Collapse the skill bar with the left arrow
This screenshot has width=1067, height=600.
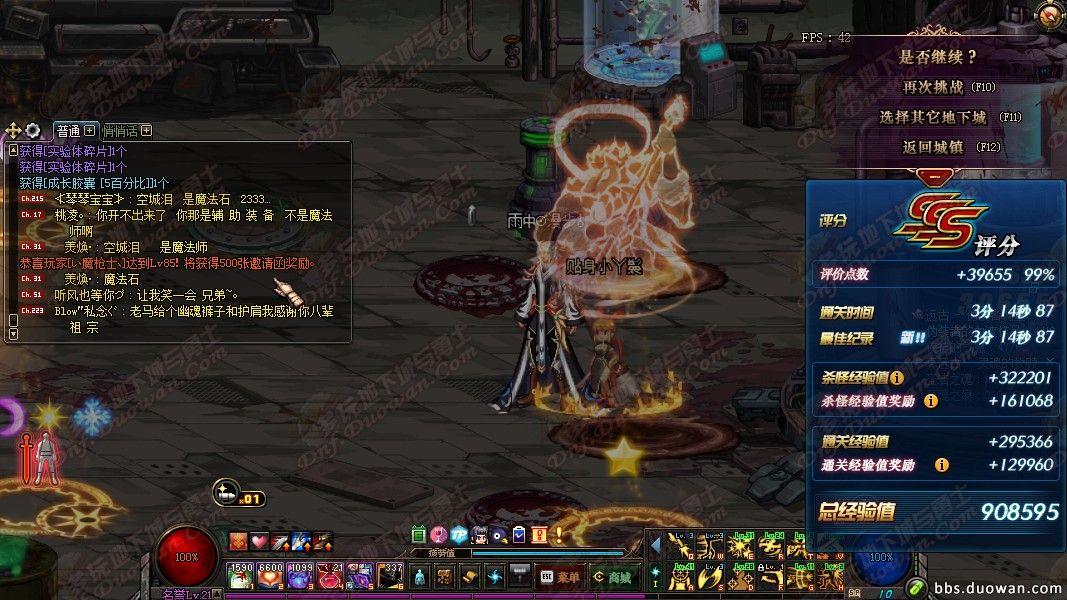656,546
